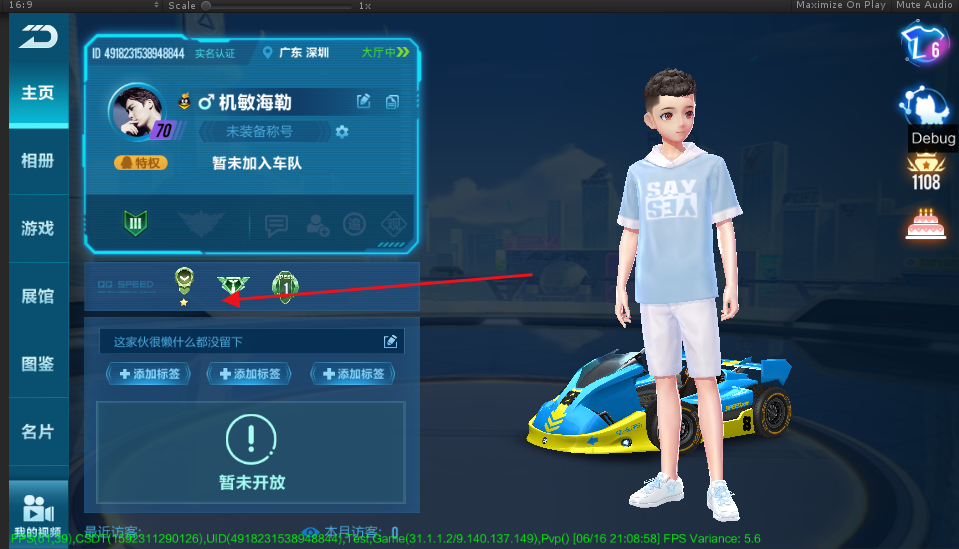Viewport: 959px width, 549px height.
Task: Open the 主页 home tab
Action: pos(38,93)
